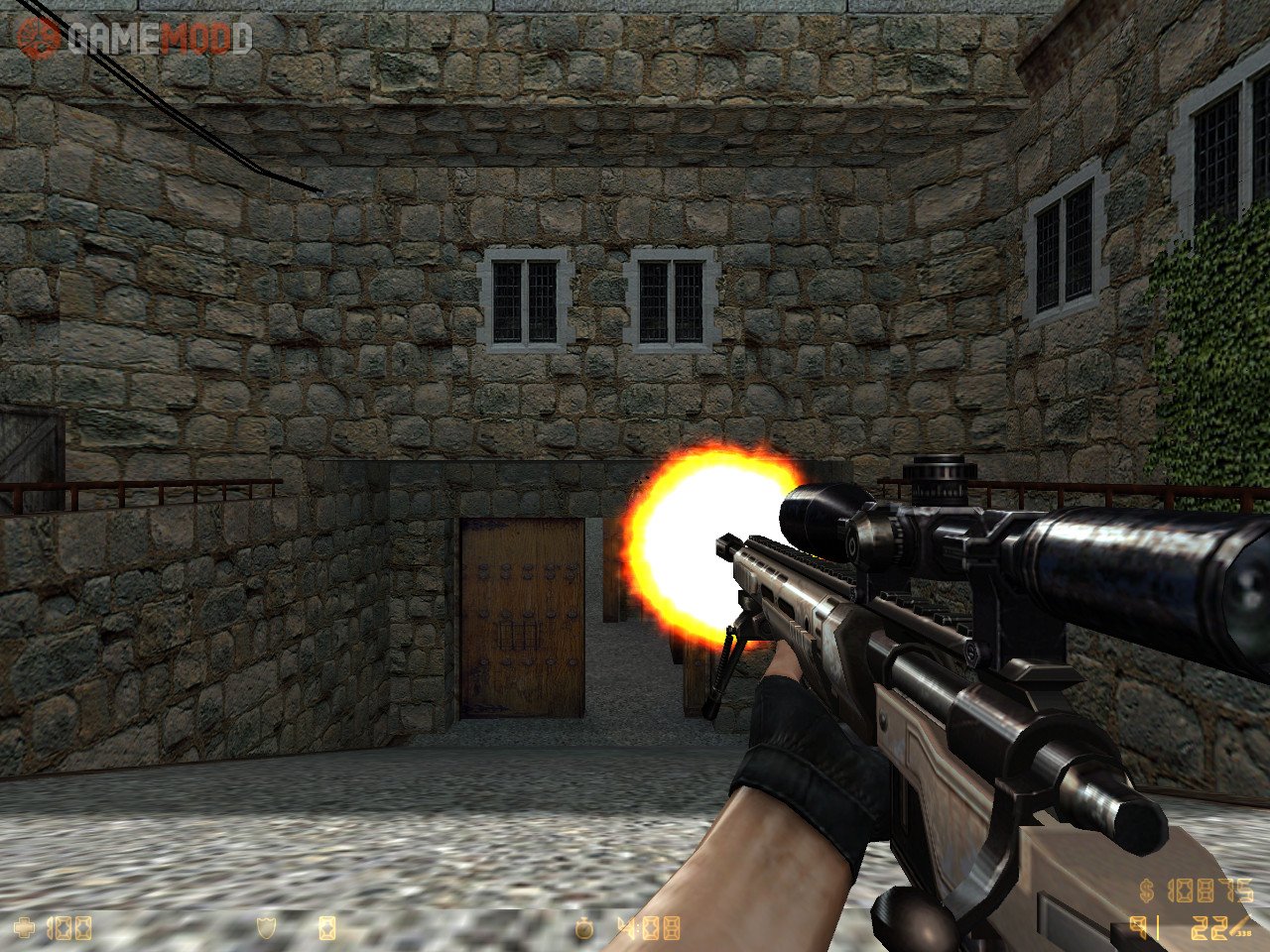Click the GameModd watermark logo
This screenshot has width=1270, height=952.
pos(134,40)
